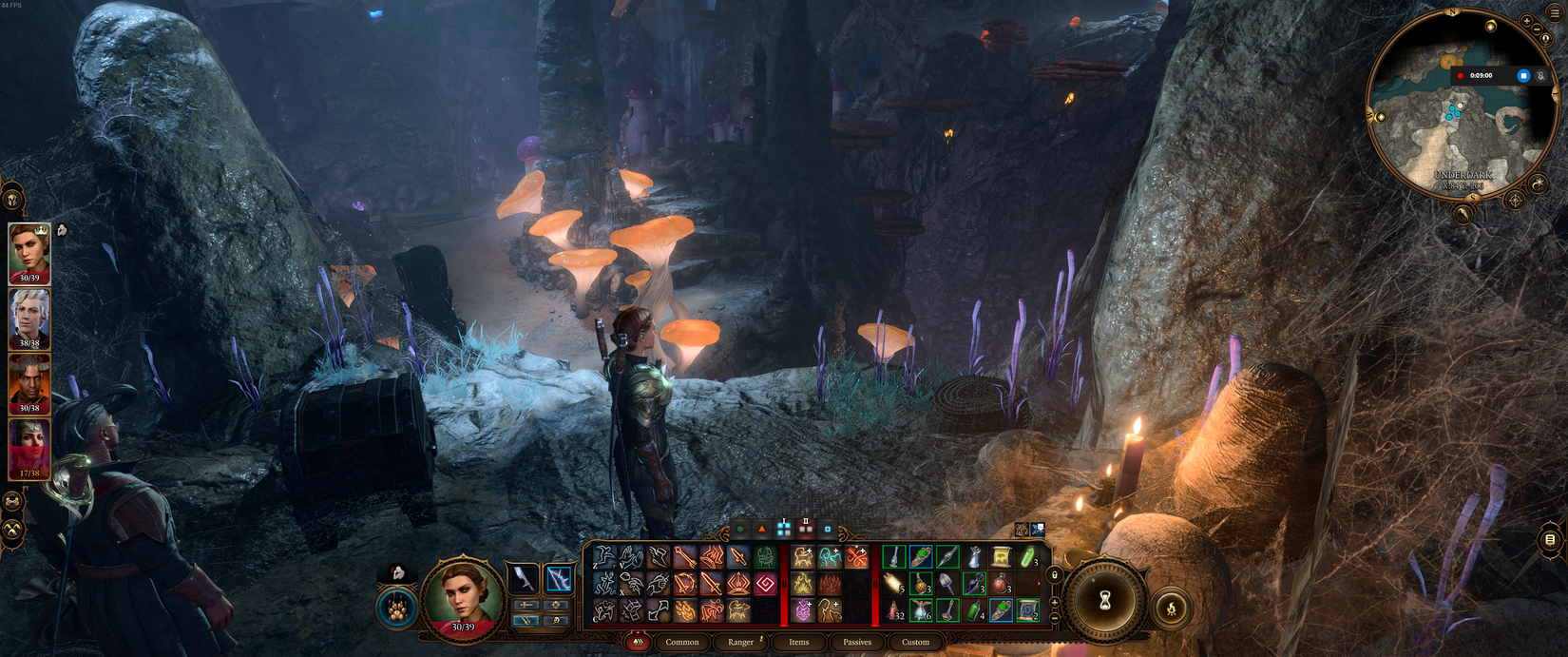This screenshot has width=1568, height=657.
Task: Show the Items hotbar tab
Action: point(798,642)
